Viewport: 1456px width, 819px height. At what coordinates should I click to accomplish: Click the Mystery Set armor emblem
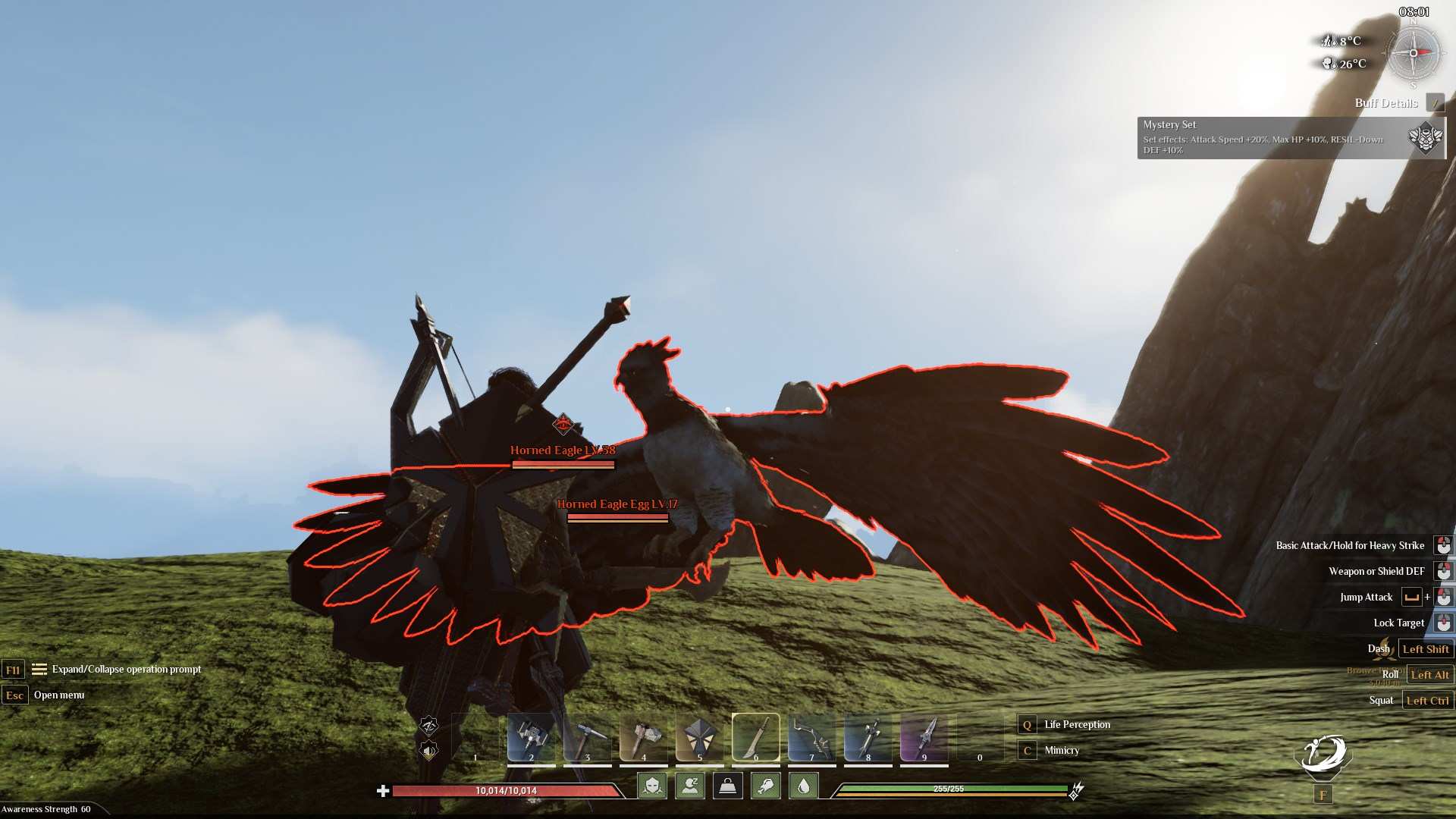tap(1426, 137)
